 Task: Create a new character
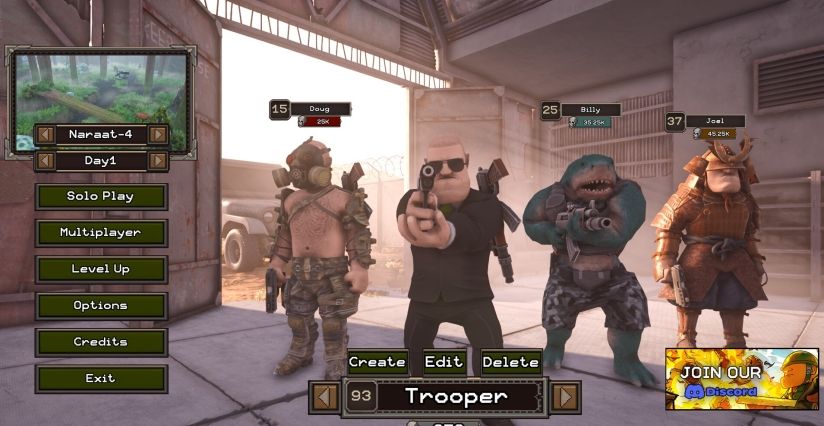coord(377,362)
